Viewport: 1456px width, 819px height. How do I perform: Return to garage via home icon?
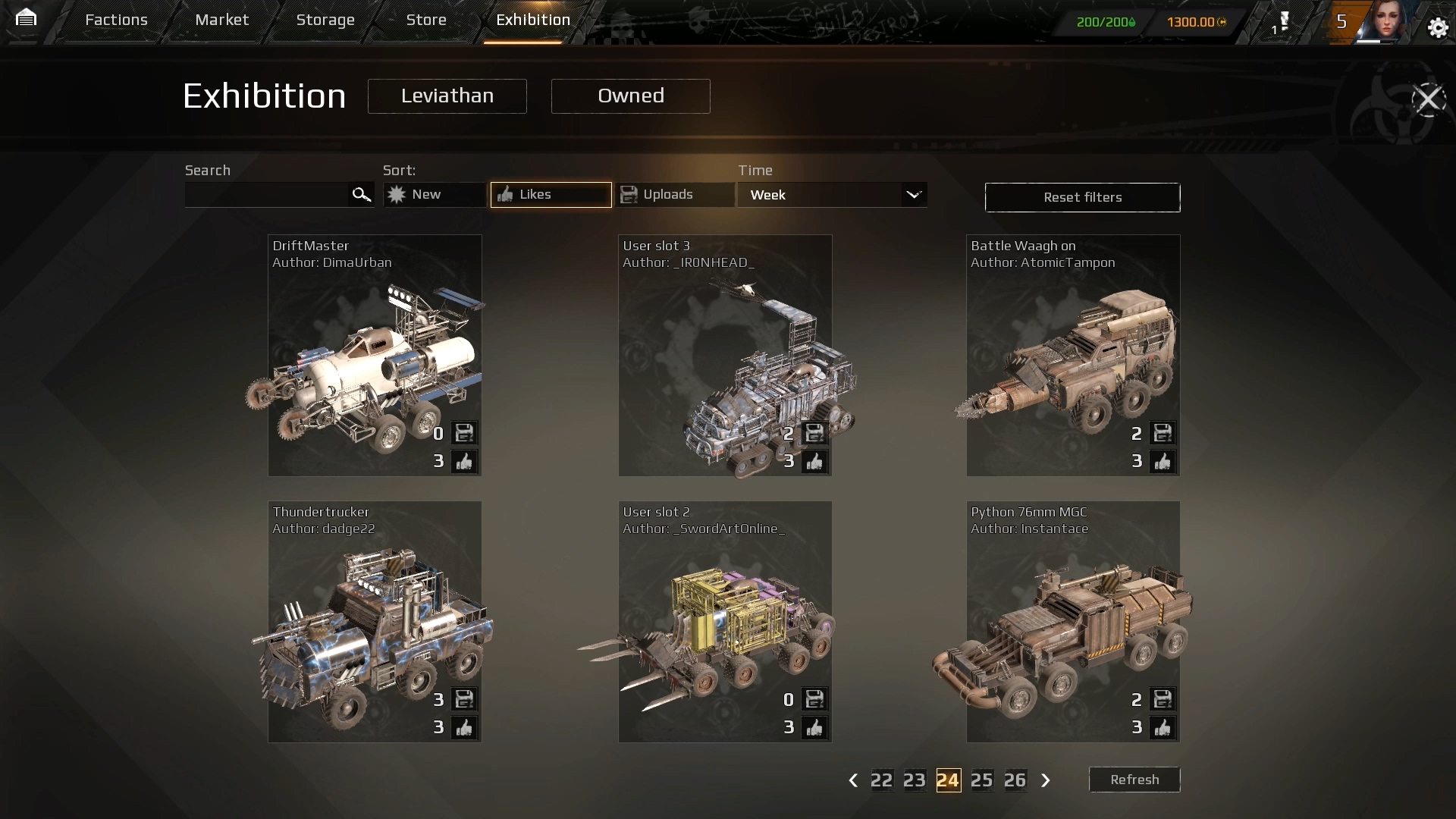point(26,17)
